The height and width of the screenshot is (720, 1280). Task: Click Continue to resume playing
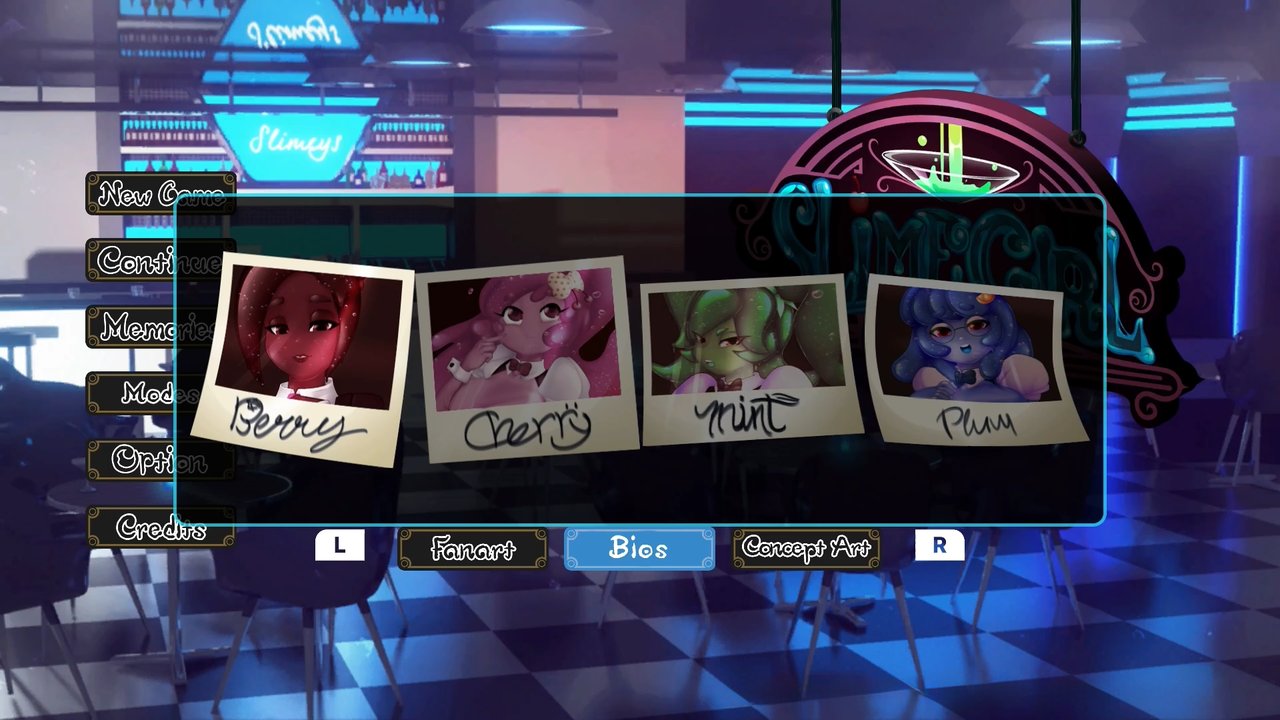(x=160, y=261)
